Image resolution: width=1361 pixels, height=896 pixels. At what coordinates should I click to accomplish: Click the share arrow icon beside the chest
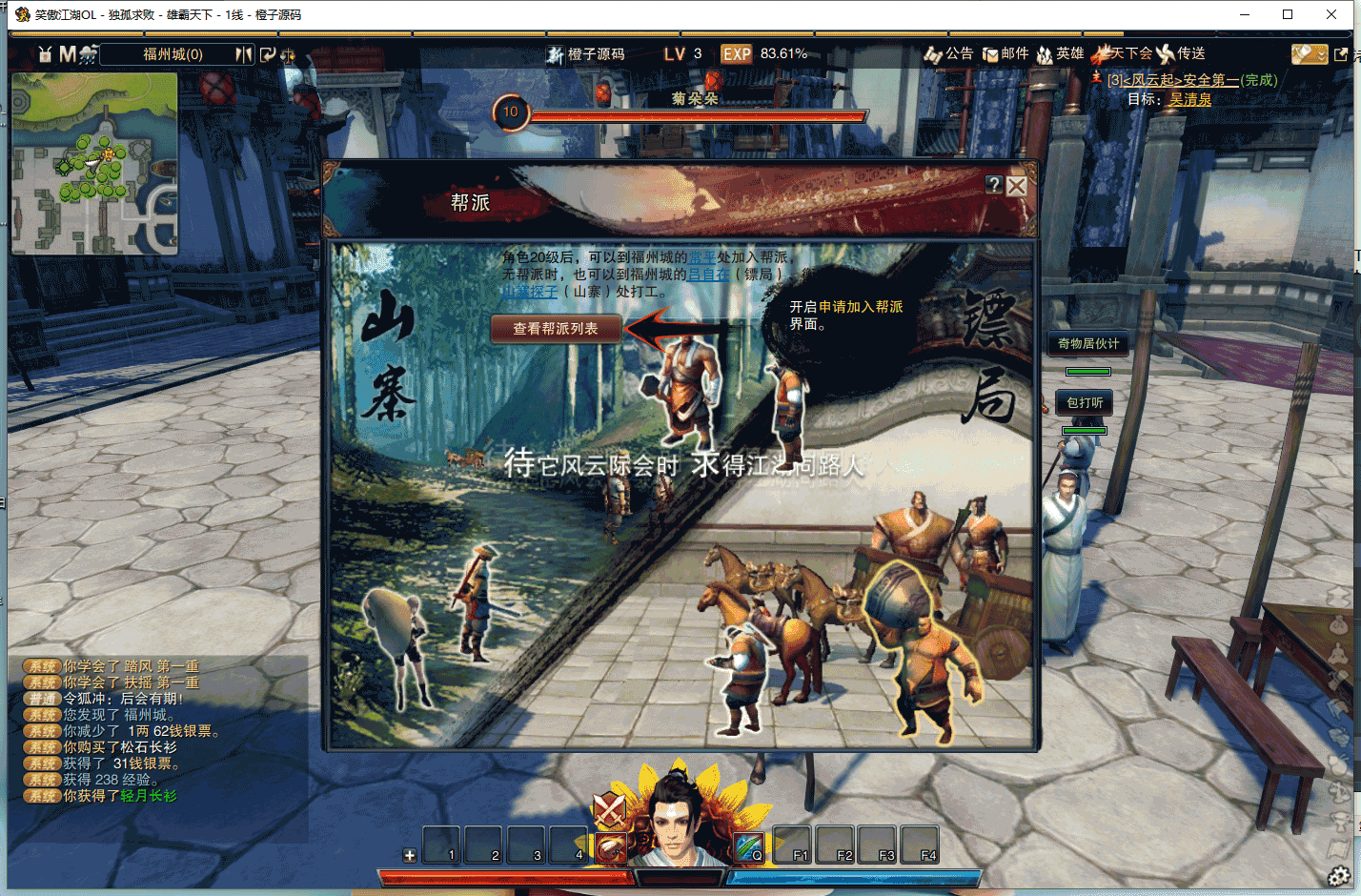tap(1342, 54)
